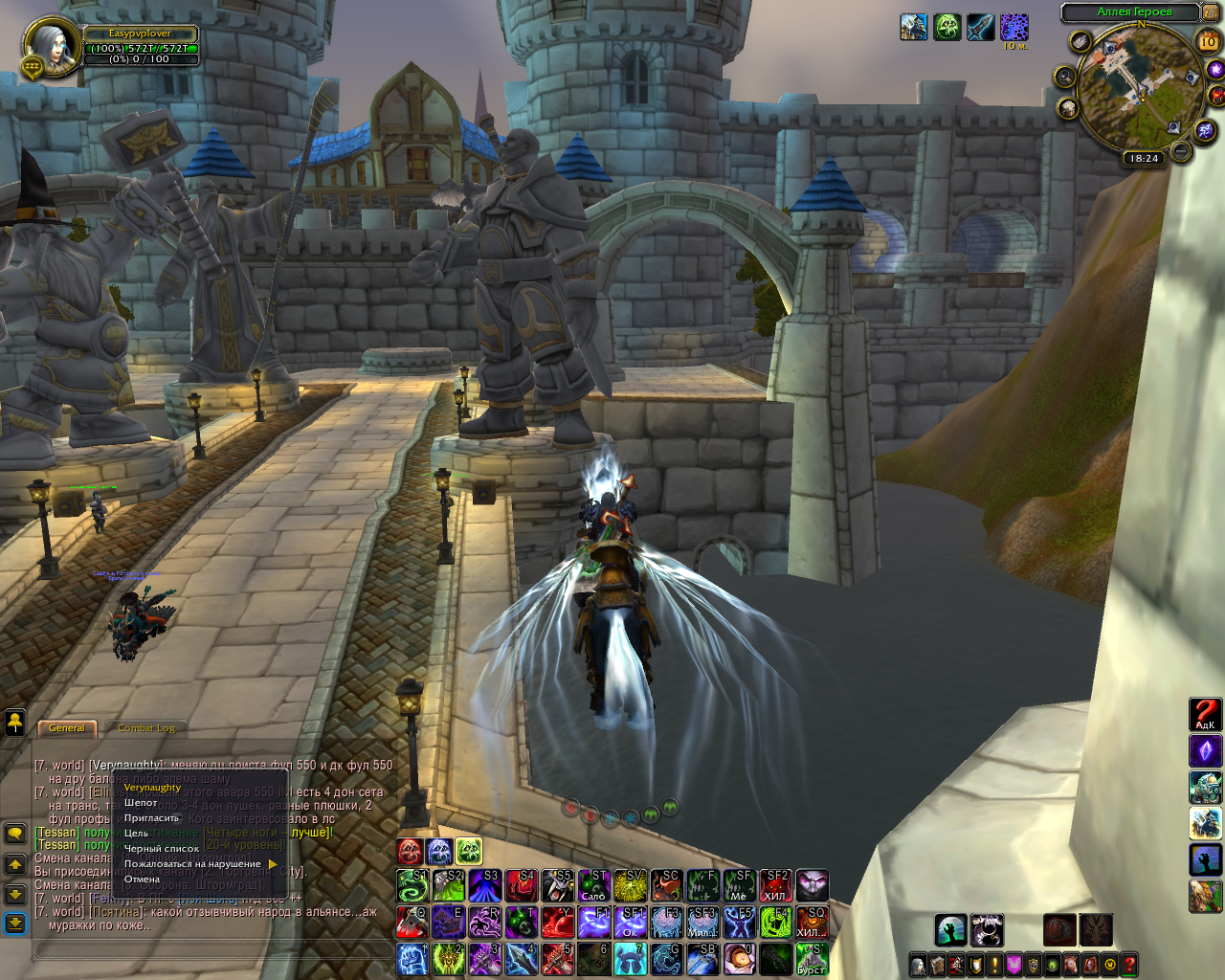1225x980 pixels.
Task: Switch to the Combat Log tab
Action: tap(146, 728)
